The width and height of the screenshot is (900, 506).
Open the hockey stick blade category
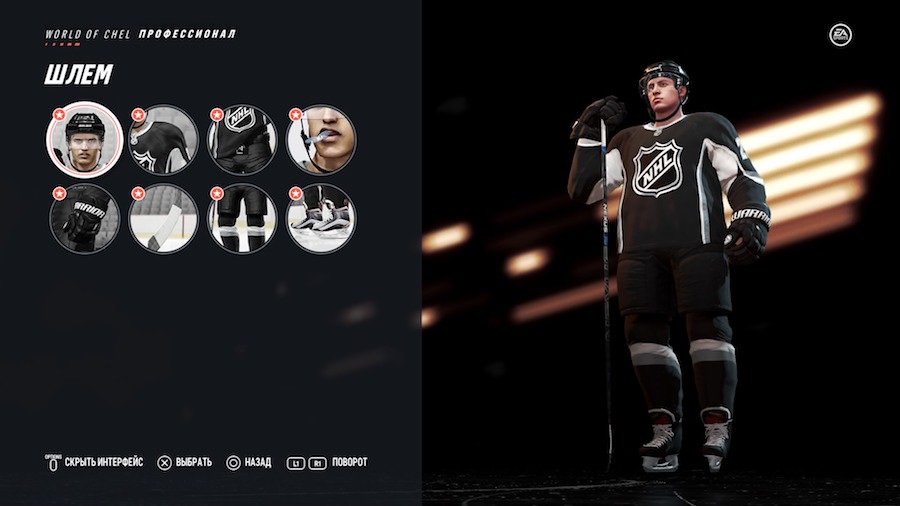163,218
